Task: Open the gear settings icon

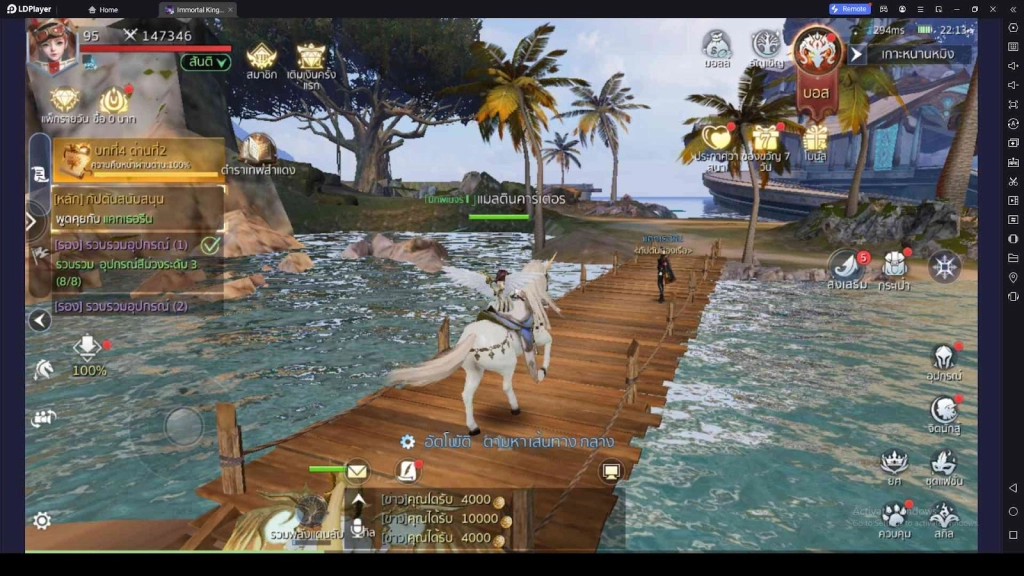Action: [42, 520]
